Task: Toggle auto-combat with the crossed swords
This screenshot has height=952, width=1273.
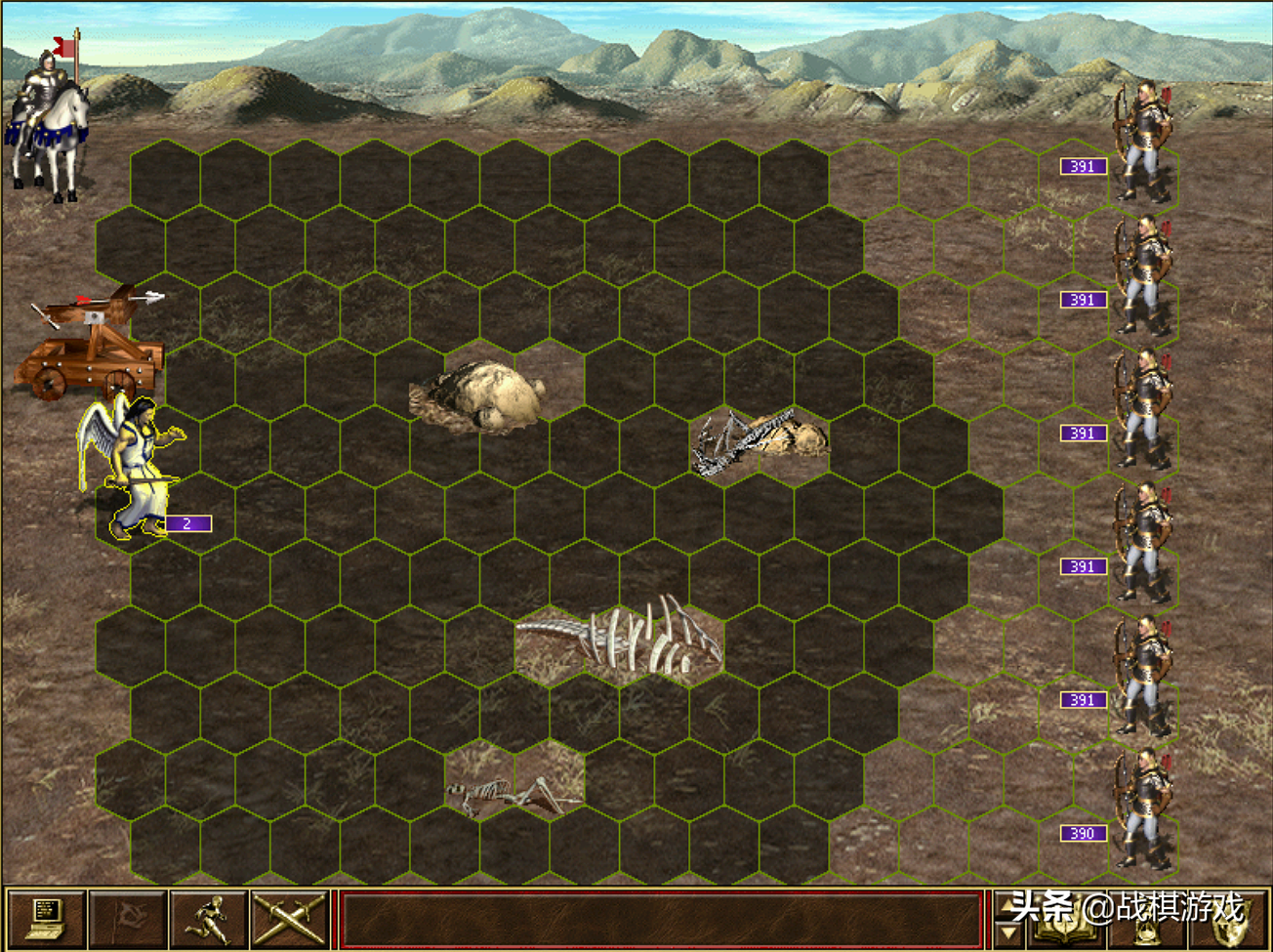Action: click(290, 920)
